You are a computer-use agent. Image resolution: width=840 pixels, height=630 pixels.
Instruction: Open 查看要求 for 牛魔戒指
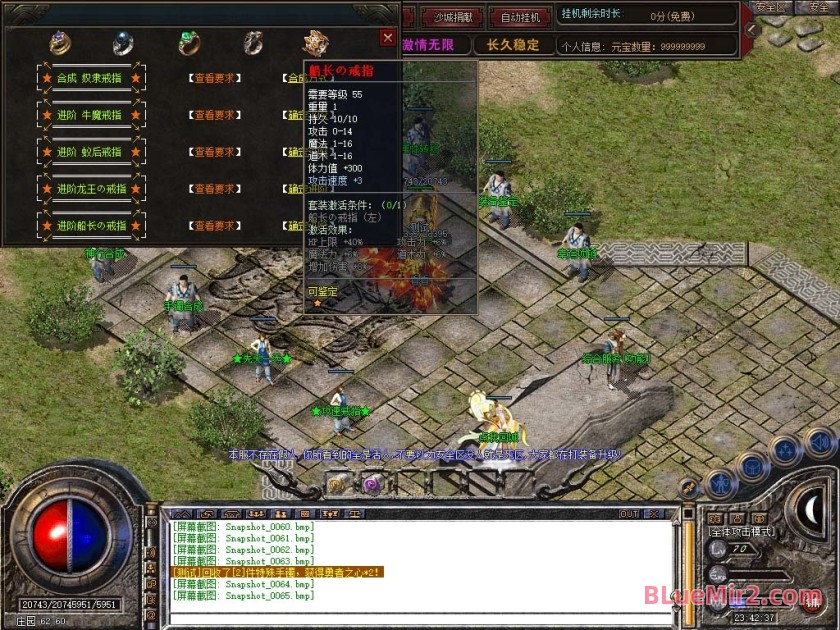coord(212,115)
